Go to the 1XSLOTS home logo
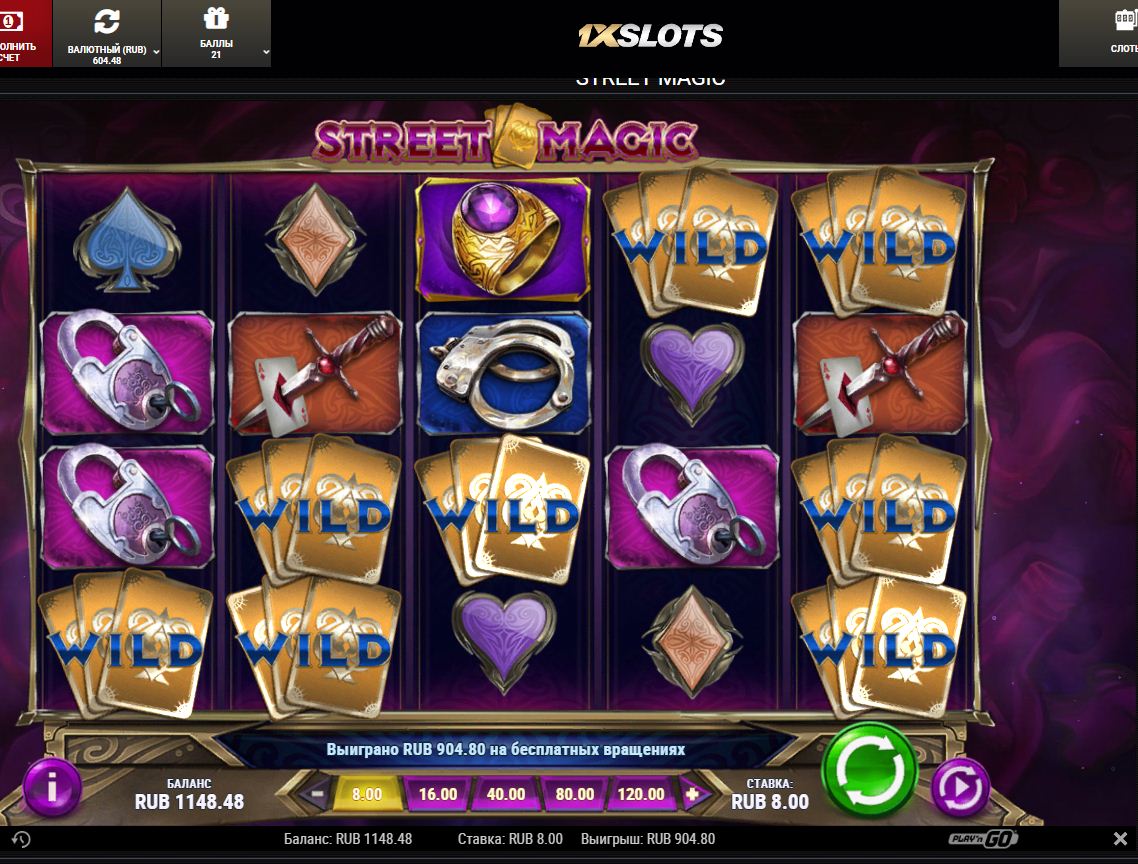The width and height of the screenshot is (1138, 864). click(650, 36)
